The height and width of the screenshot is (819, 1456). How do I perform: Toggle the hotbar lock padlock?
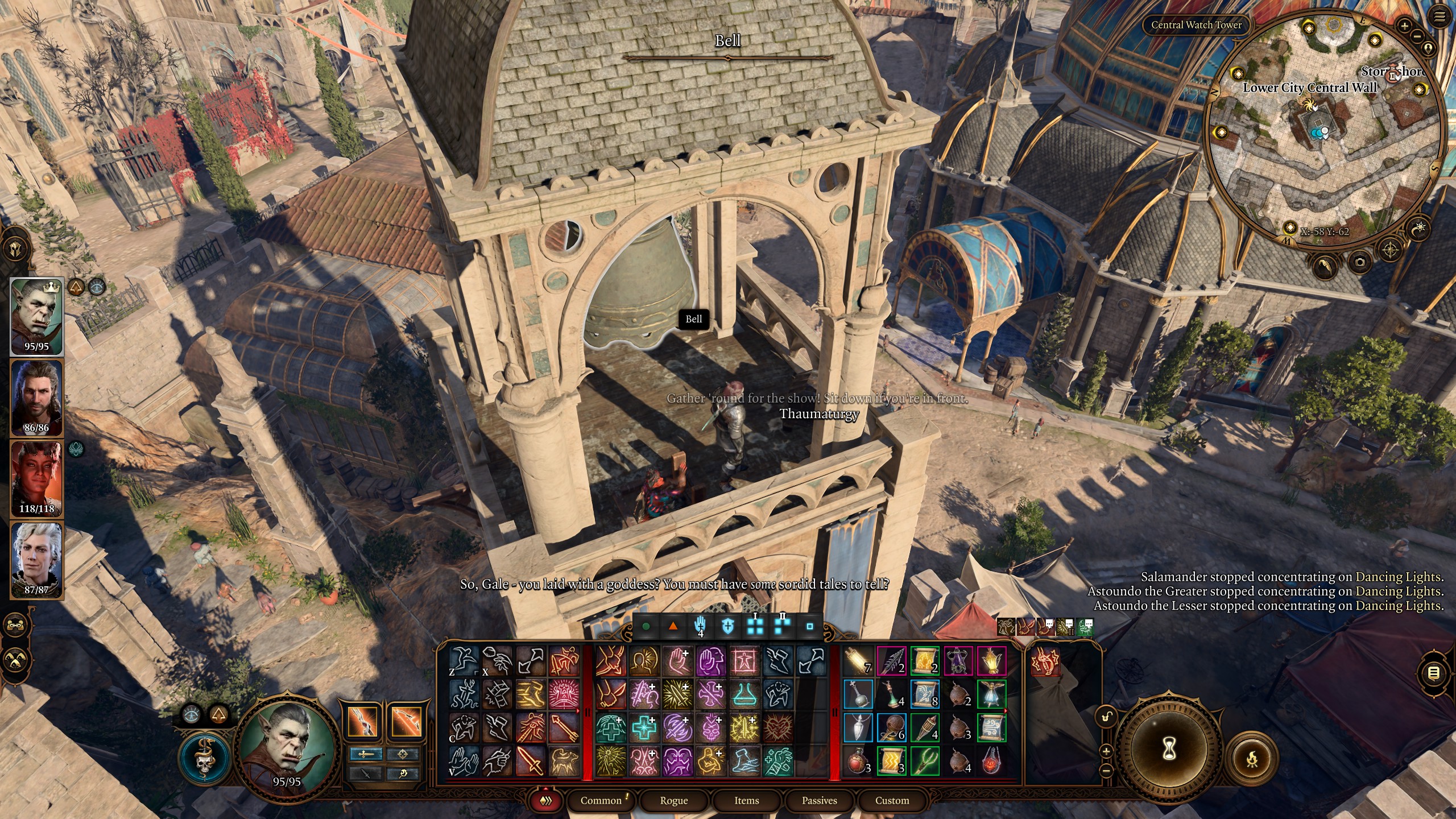[x=1106, y=715]
